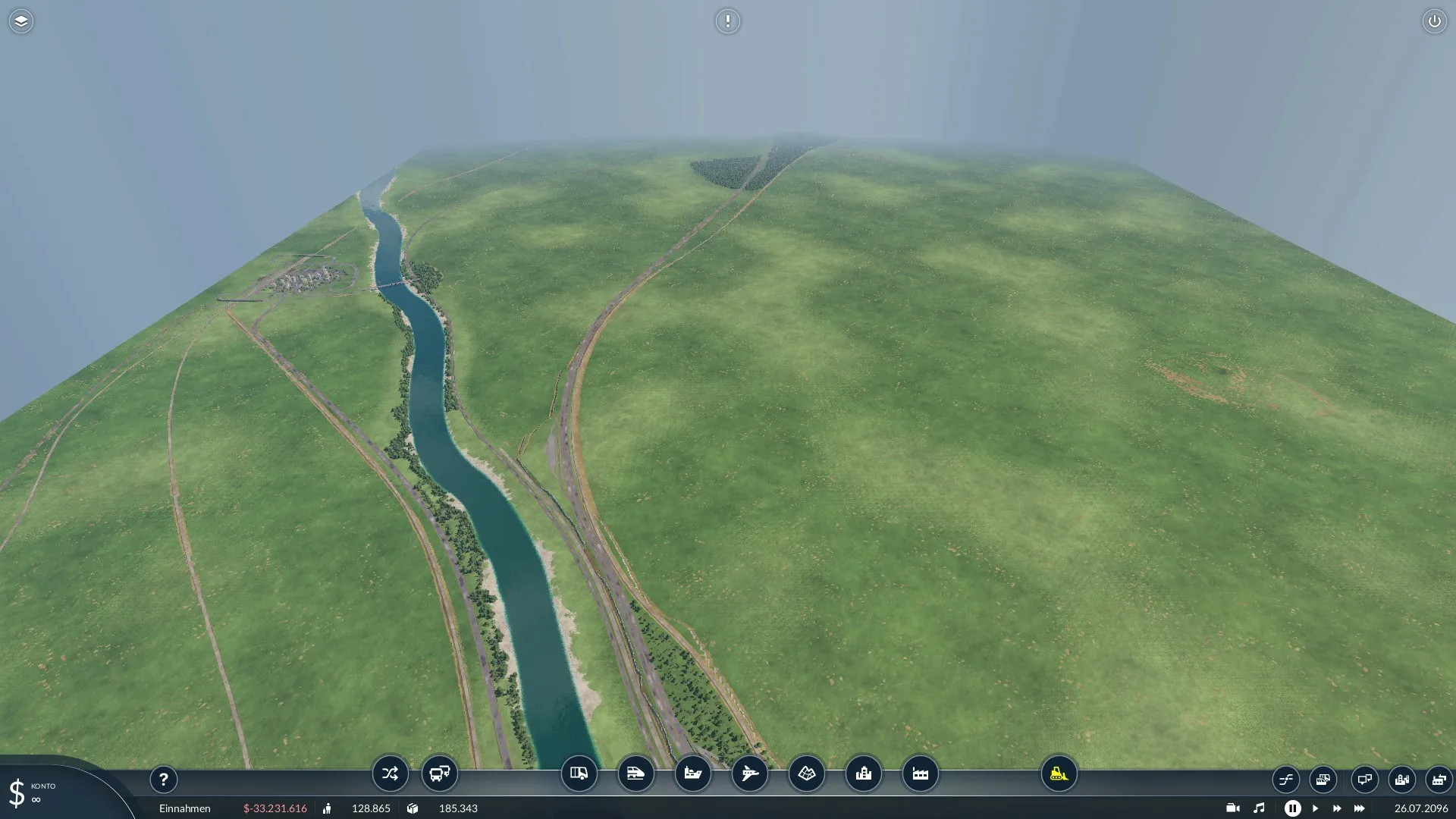Open the road construction menu
The image size is (1456, 819).
(x=579, y=773)
